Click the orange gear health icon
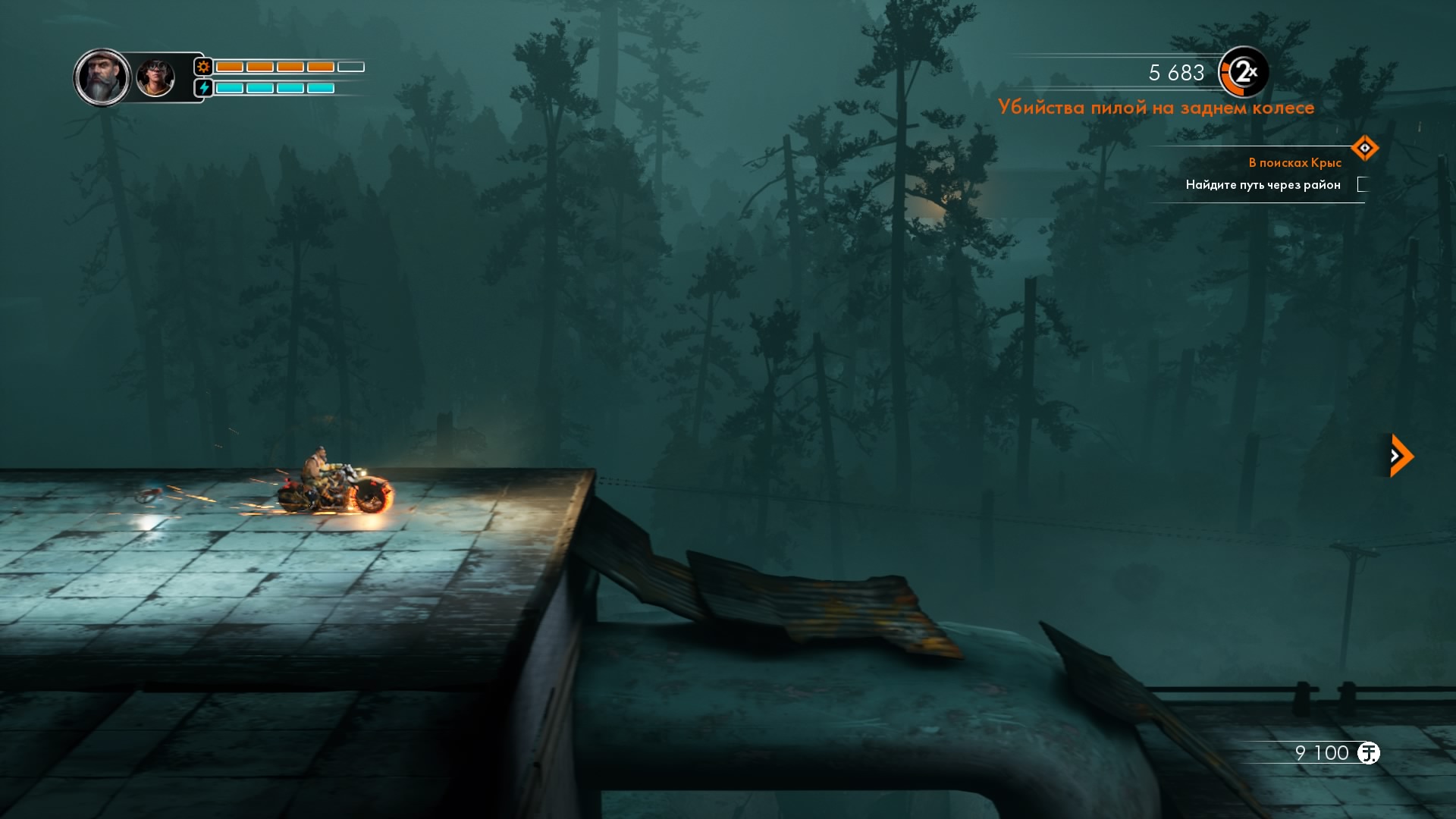Image resolution: width=1456 pixels, height=819 pixels. 203,67
